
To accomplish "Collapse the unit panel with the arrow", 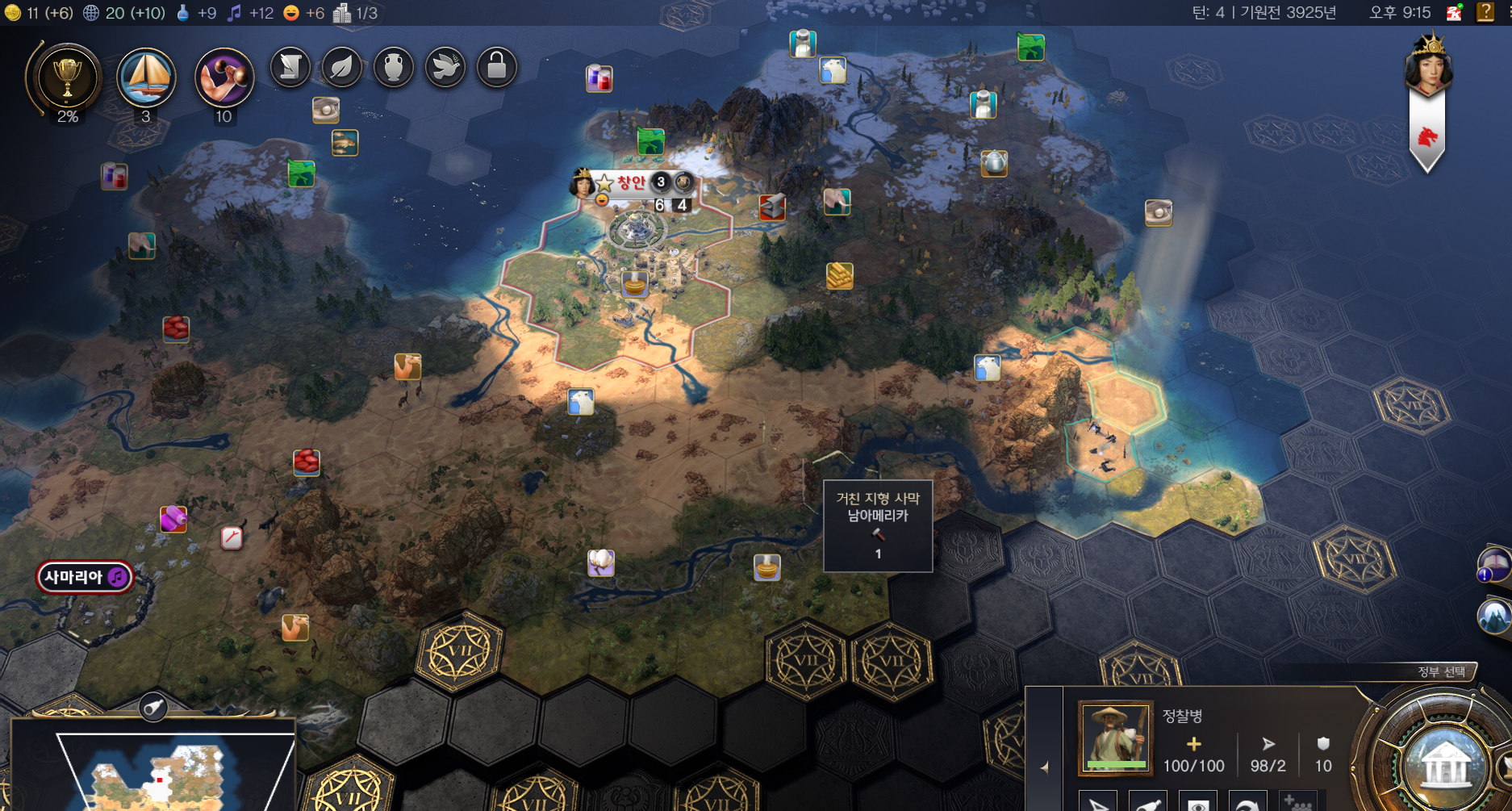I will pos(1045,767).
